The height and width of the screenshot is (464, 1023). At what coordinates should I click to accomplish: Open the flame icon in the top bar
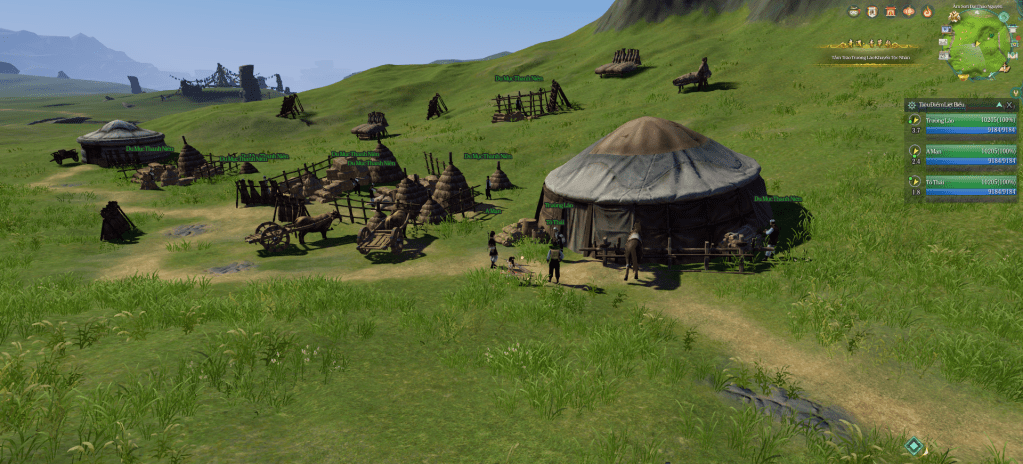tap(927, 12)
